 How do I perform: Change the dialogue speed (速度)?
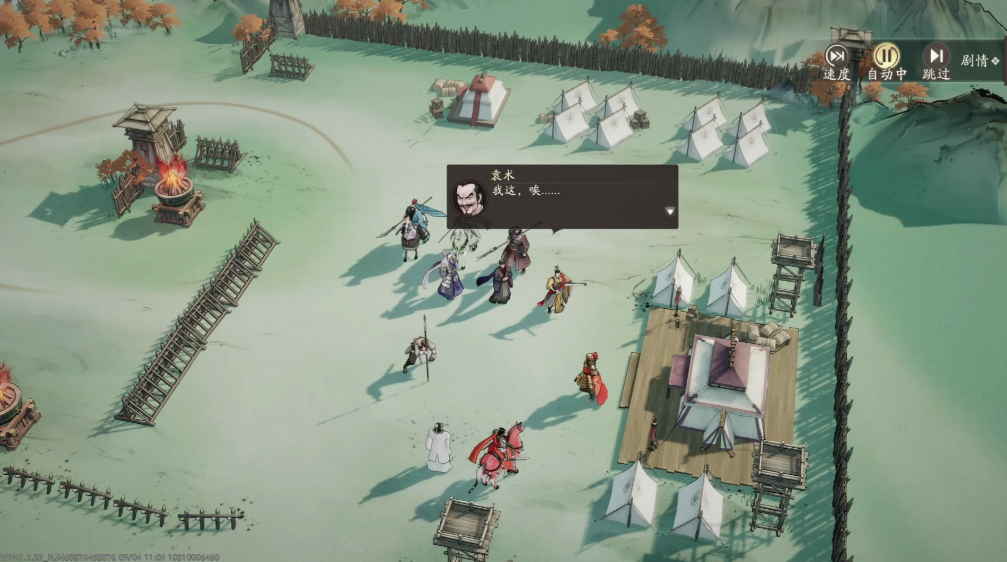836,58
